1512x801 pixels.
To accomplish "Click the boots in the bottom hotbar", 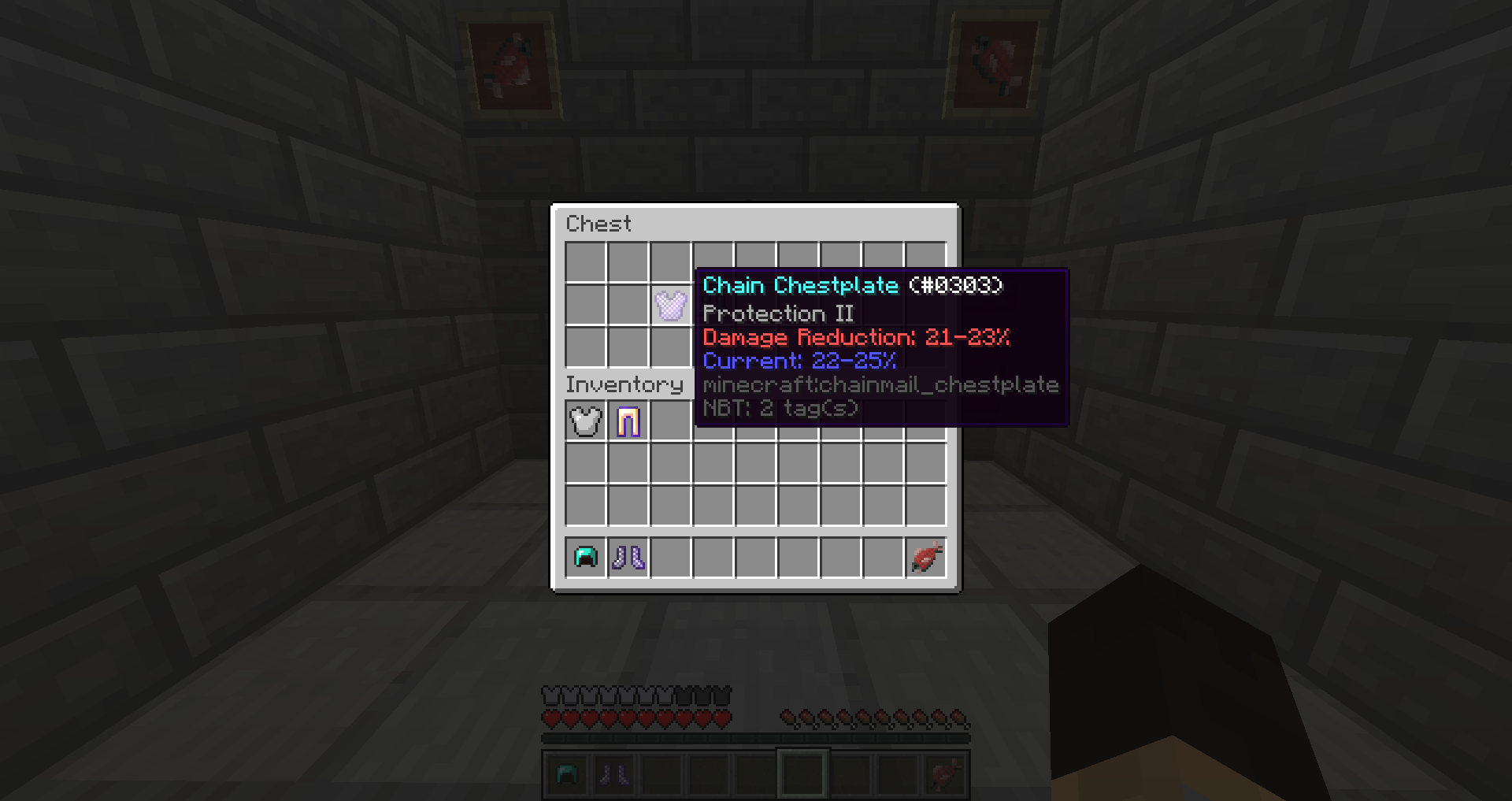I will [x=613, y=774].
